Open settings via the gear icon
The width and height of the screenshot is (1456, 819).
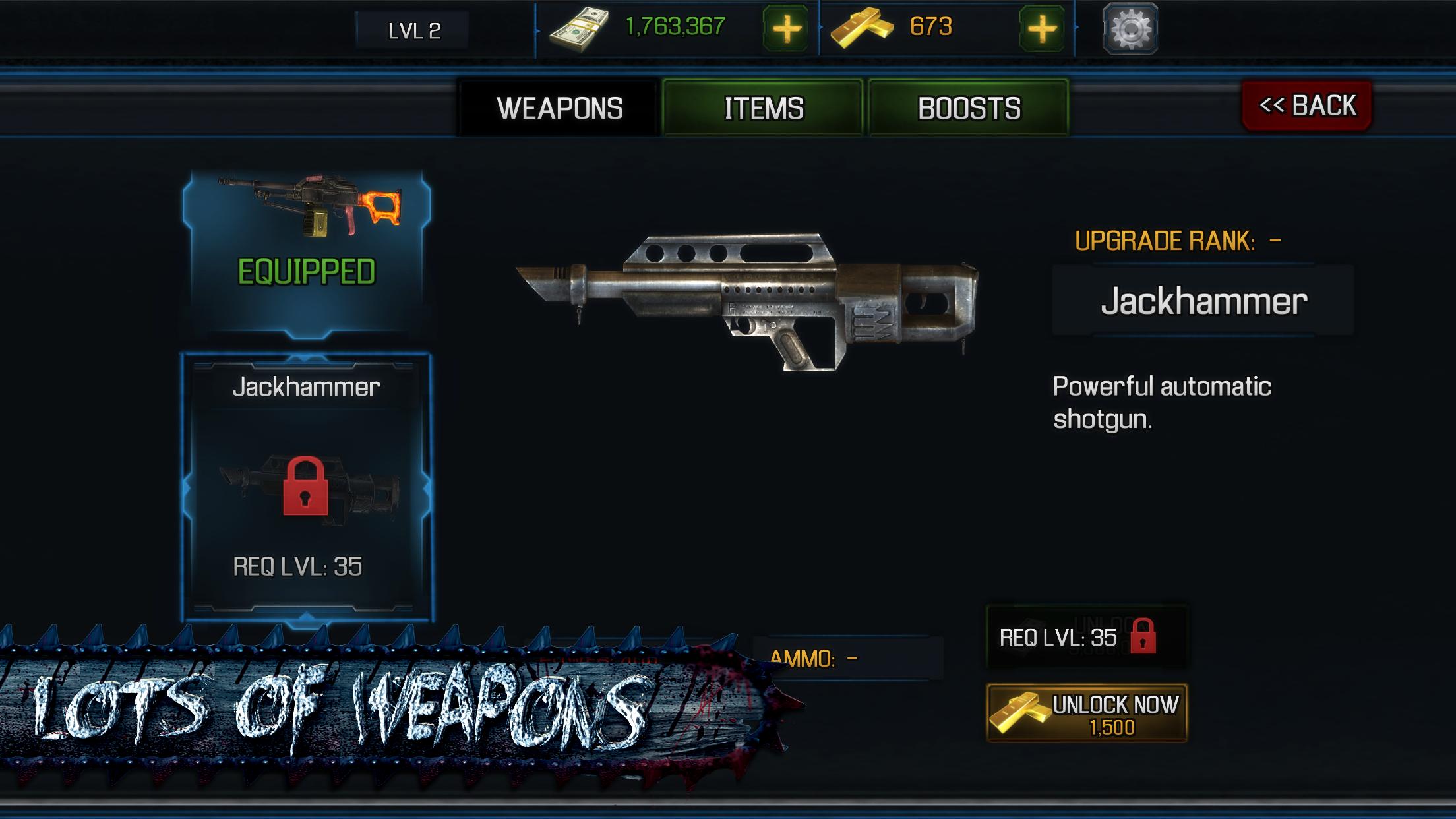[x=1130, y=28]
